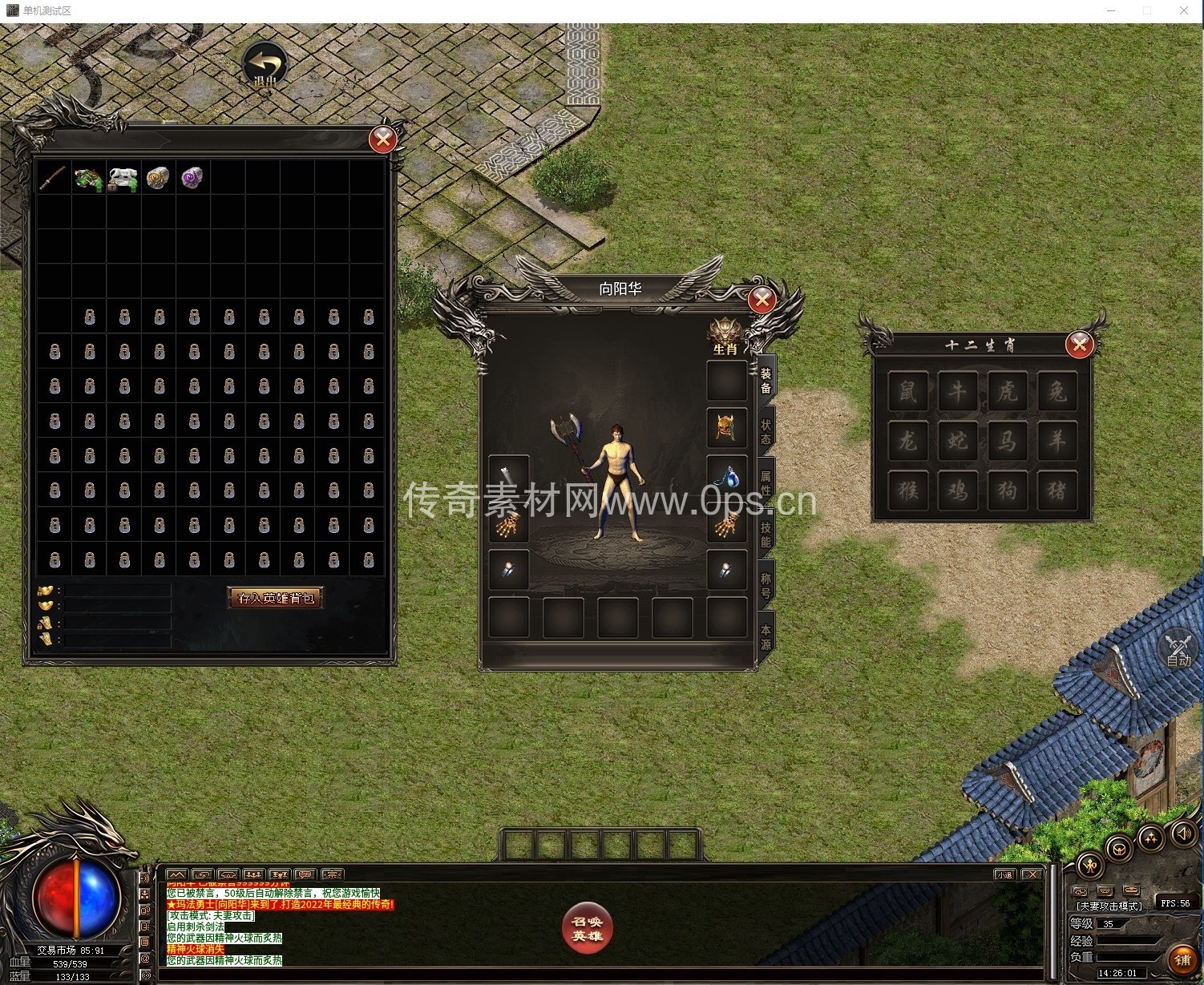Click the 退出 exit arrow button
Image resolution: width=1204 pixels, height=985 pixels.
tap(265, 66)
